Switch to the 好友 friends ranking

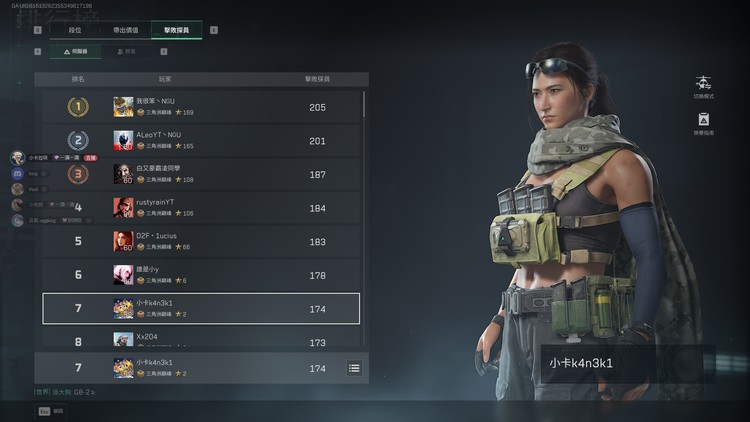[x=126, y=51]
